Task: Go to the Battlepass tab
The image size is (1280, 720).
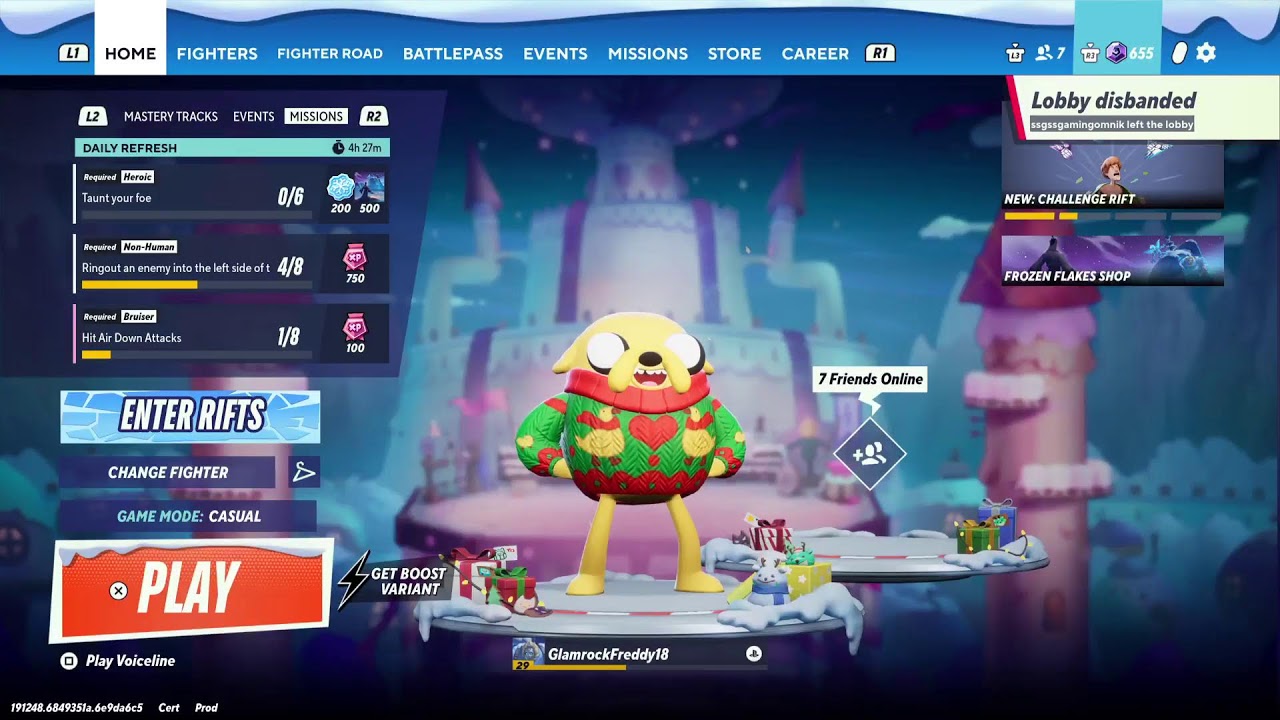Action: coord(452,54)
